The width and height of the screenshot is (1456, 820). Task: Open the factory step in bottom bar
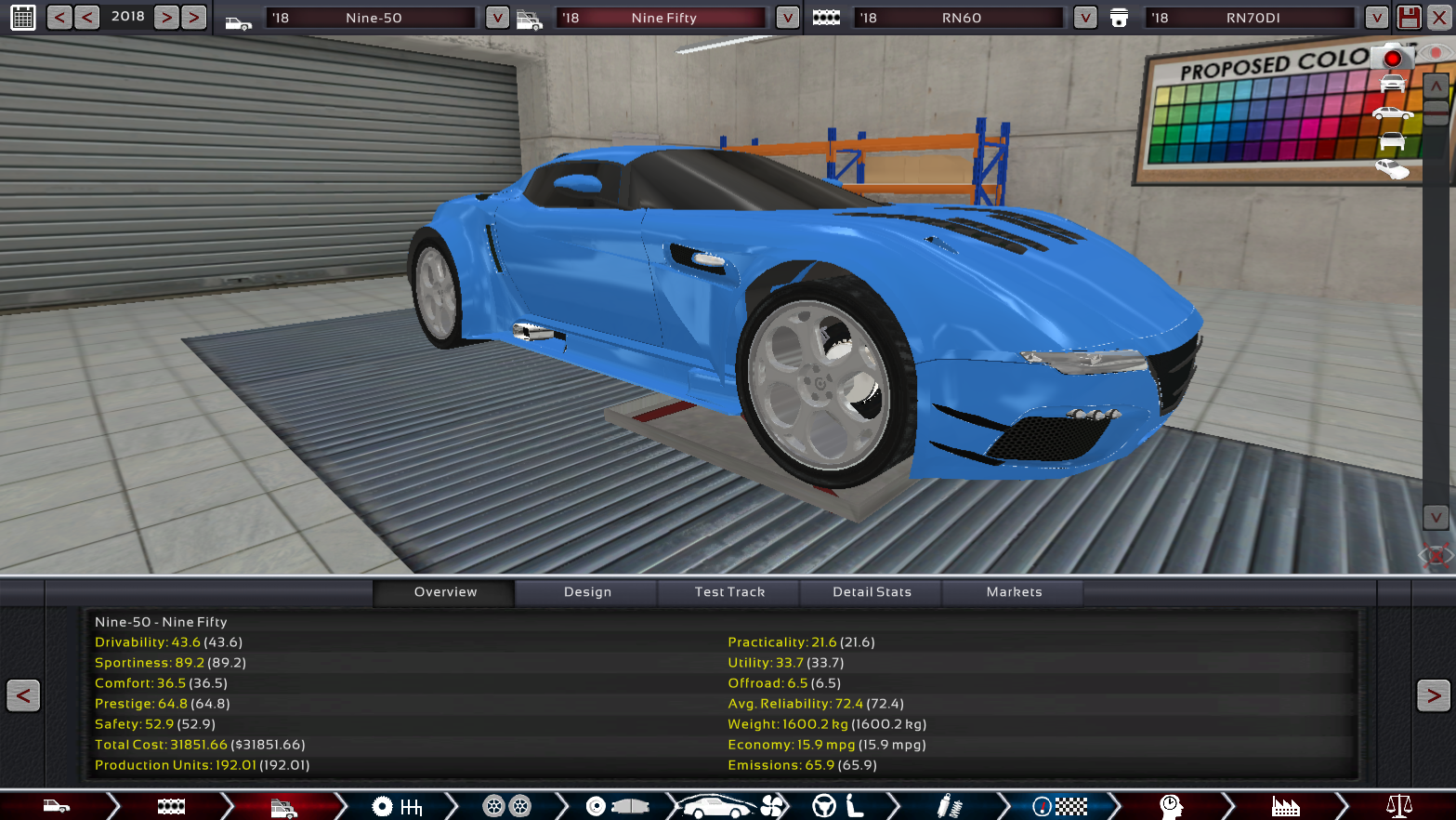coord(1285,806)
